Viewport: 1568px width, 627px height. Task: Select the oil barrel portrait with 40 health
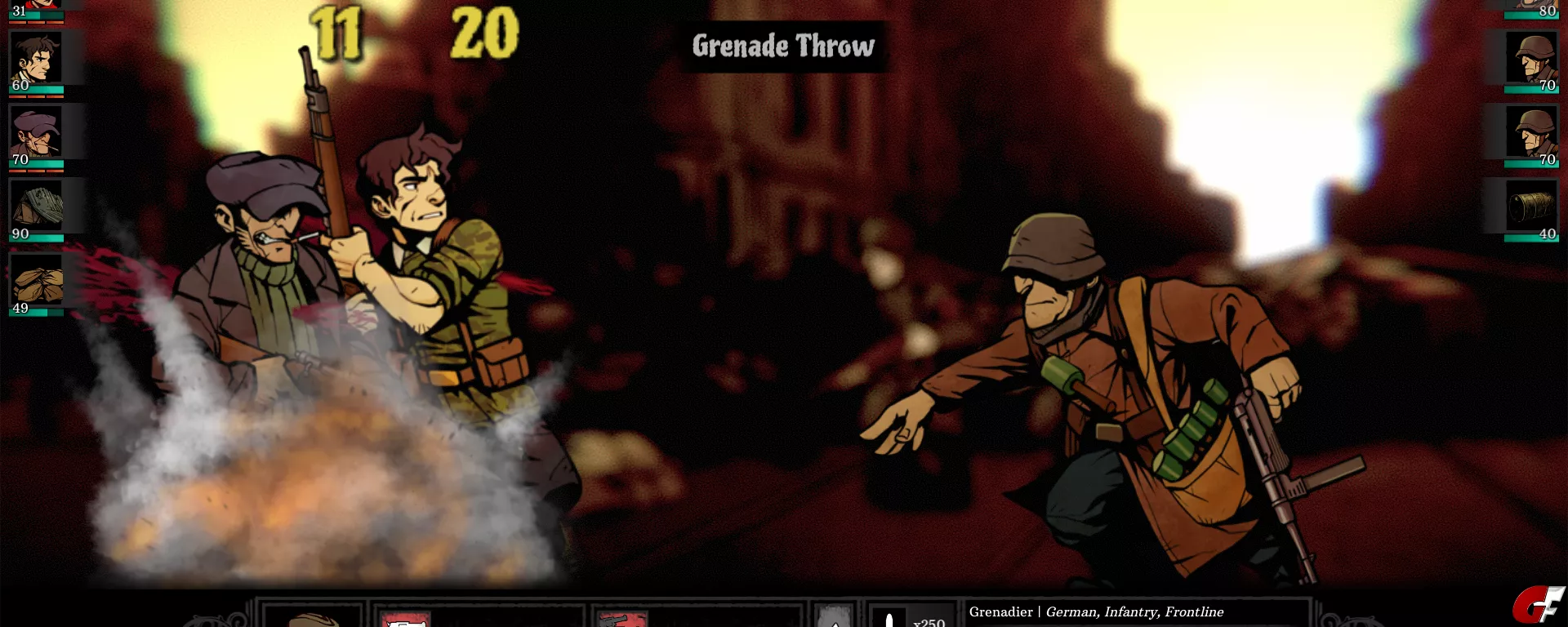(1531, 207)
